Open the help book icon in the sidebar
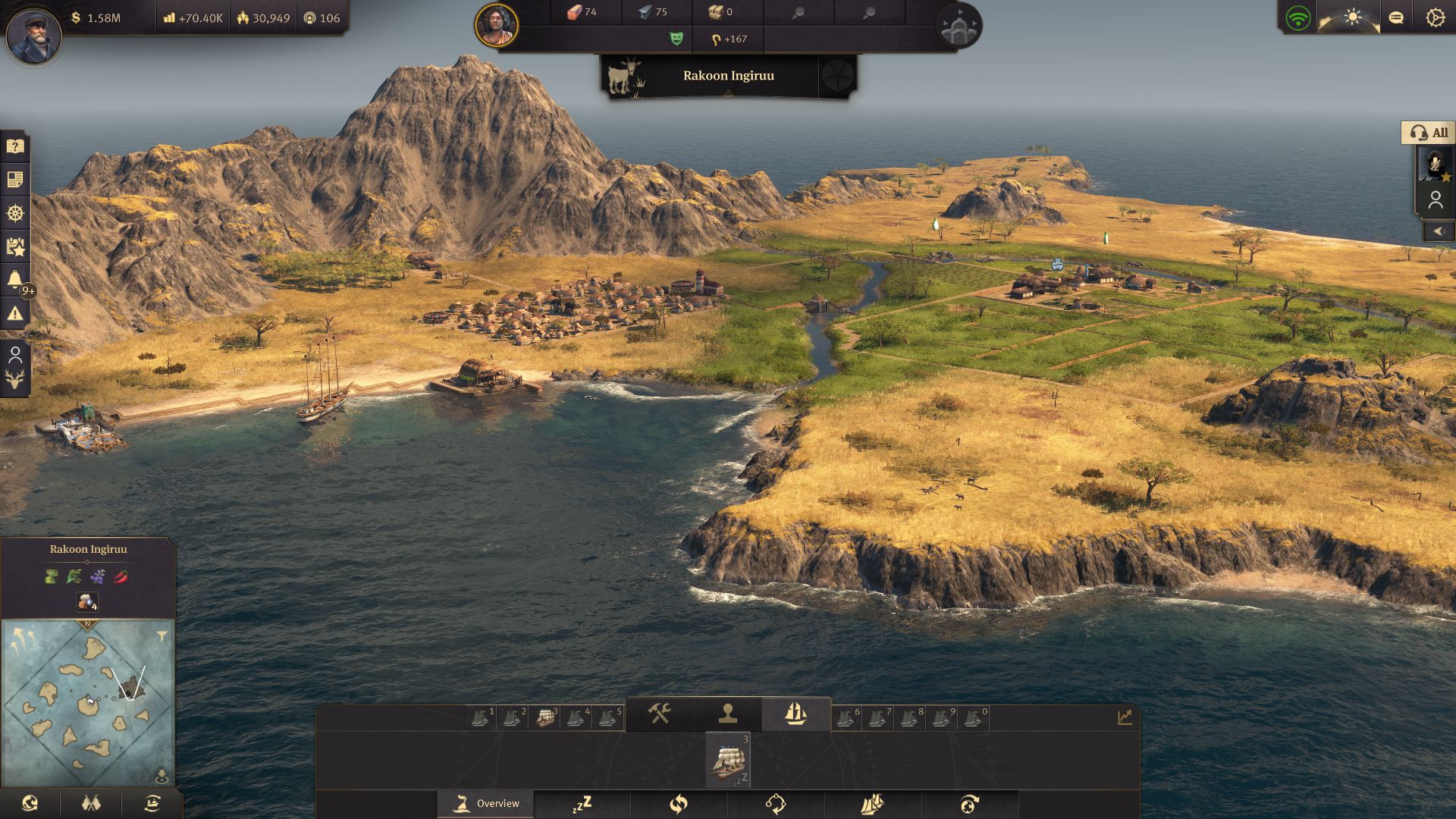Viewport: 1456px width, 819px height. coord(15,146)
